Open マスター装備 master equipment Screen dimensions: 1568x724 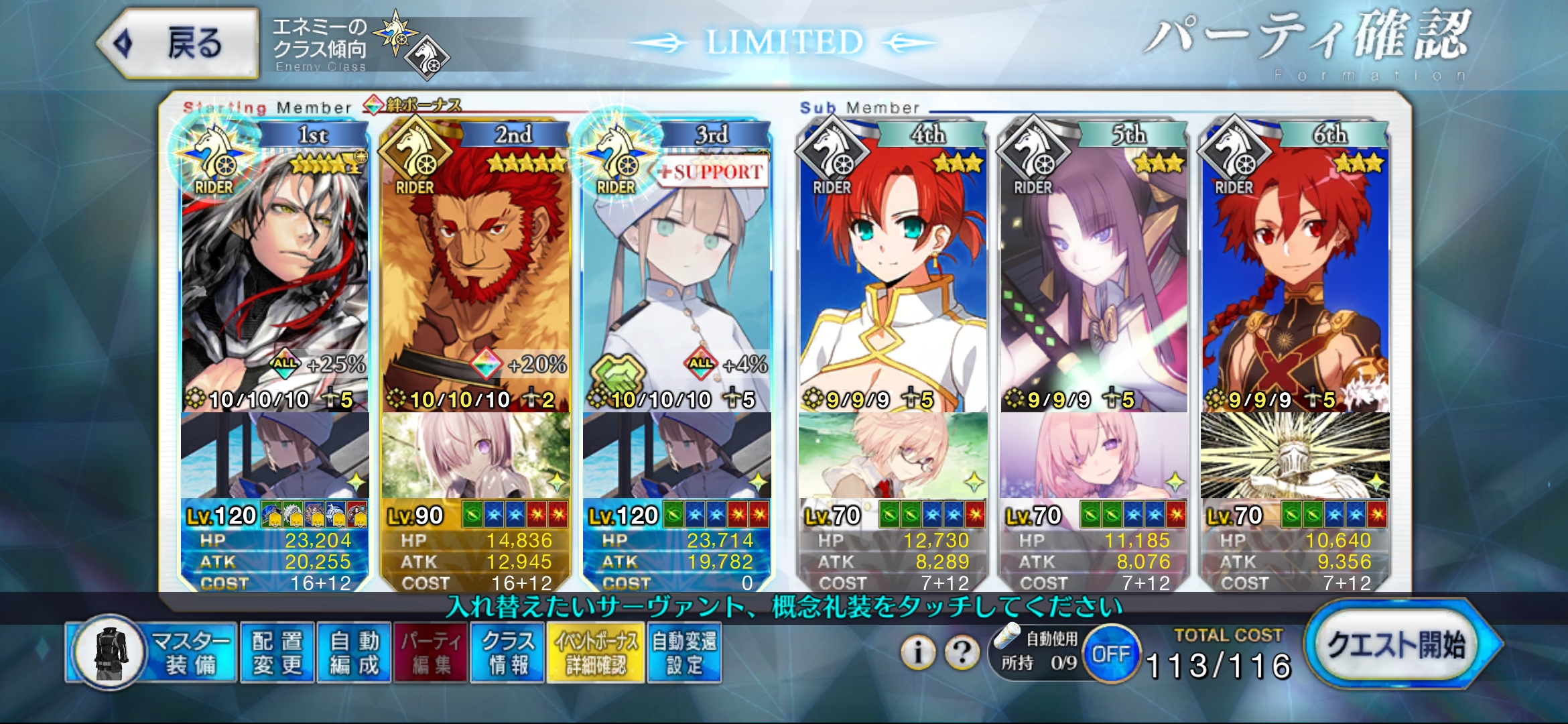pyautogui.click(x=154, y=652)
